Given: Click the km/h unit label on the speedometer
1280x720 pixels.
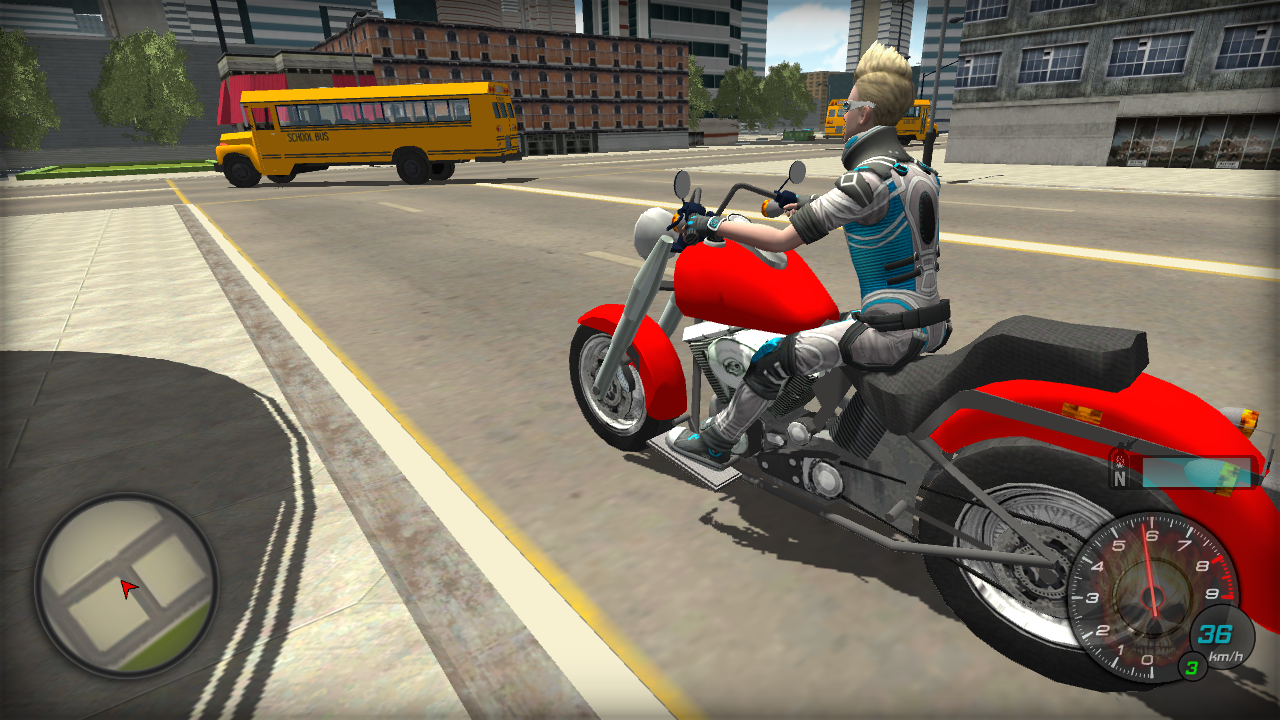Looking at the screenshot, I should (x=1227, y=656).
